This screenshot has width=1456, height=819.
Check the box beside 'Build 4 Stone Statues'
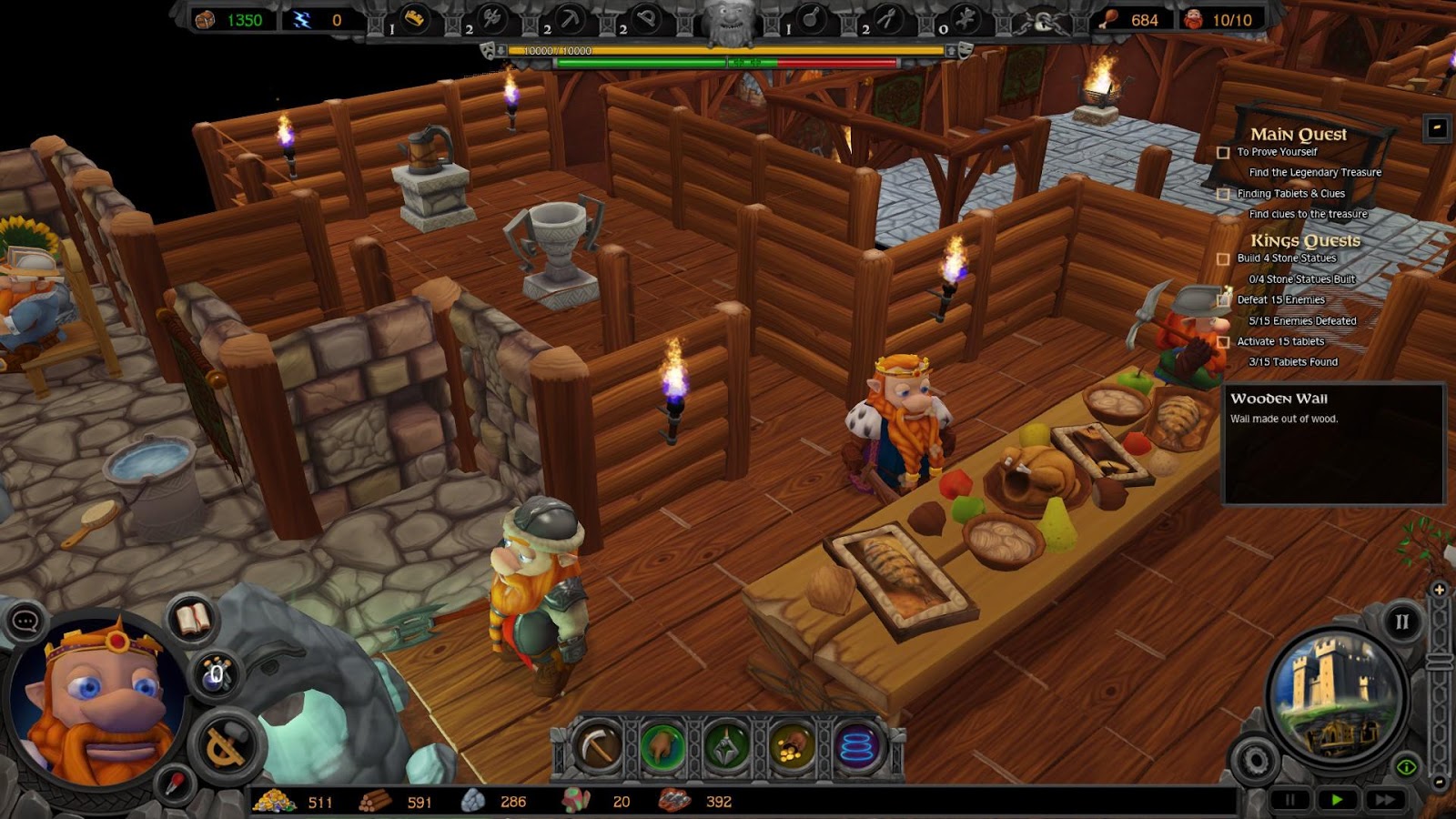click(x=1222, y=259)
